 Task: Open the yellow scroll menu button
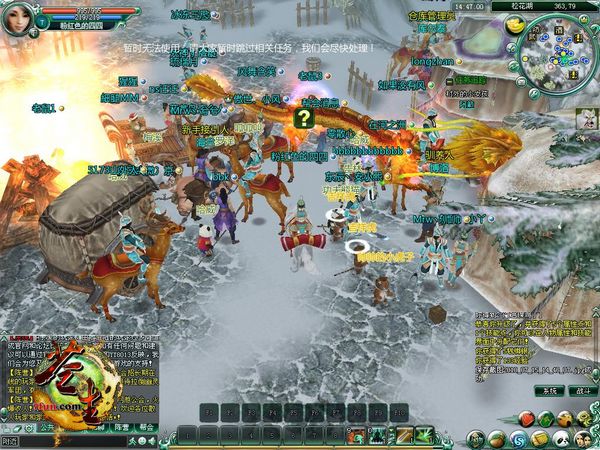coord(541,439)
